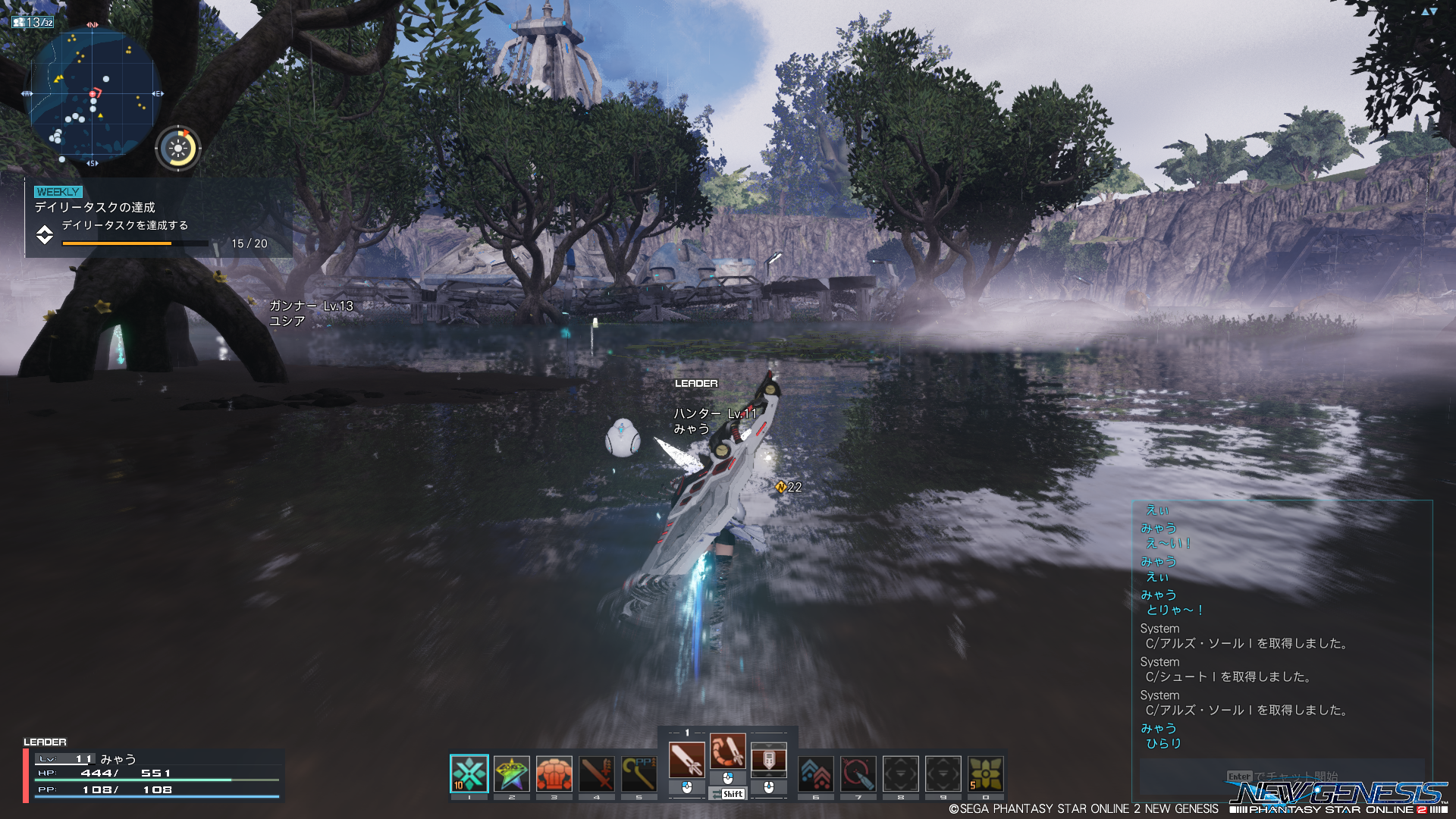Image resolution: width=1456 pixels, height=819 pixels.
Task: Use the yellow flower item in slot 0
Action: click(x=986, y=773)
